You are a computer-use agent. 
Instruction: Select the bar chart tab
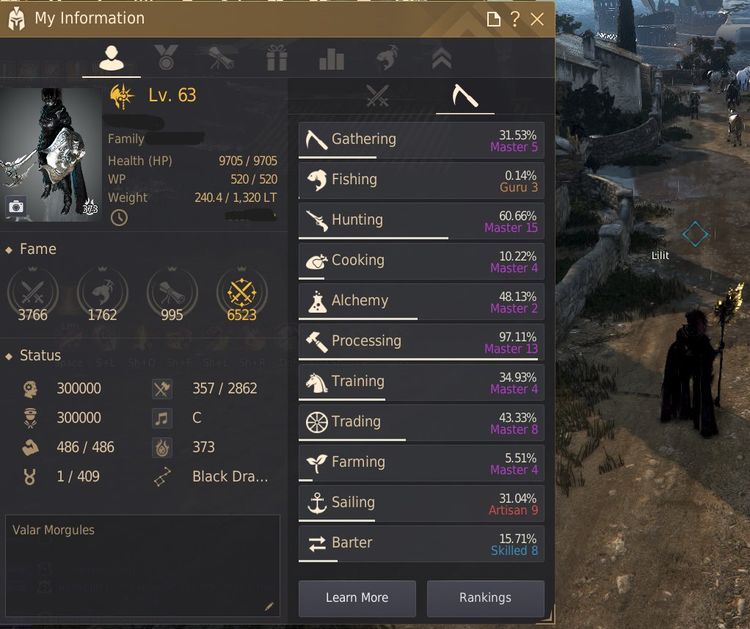pos(331,59)
